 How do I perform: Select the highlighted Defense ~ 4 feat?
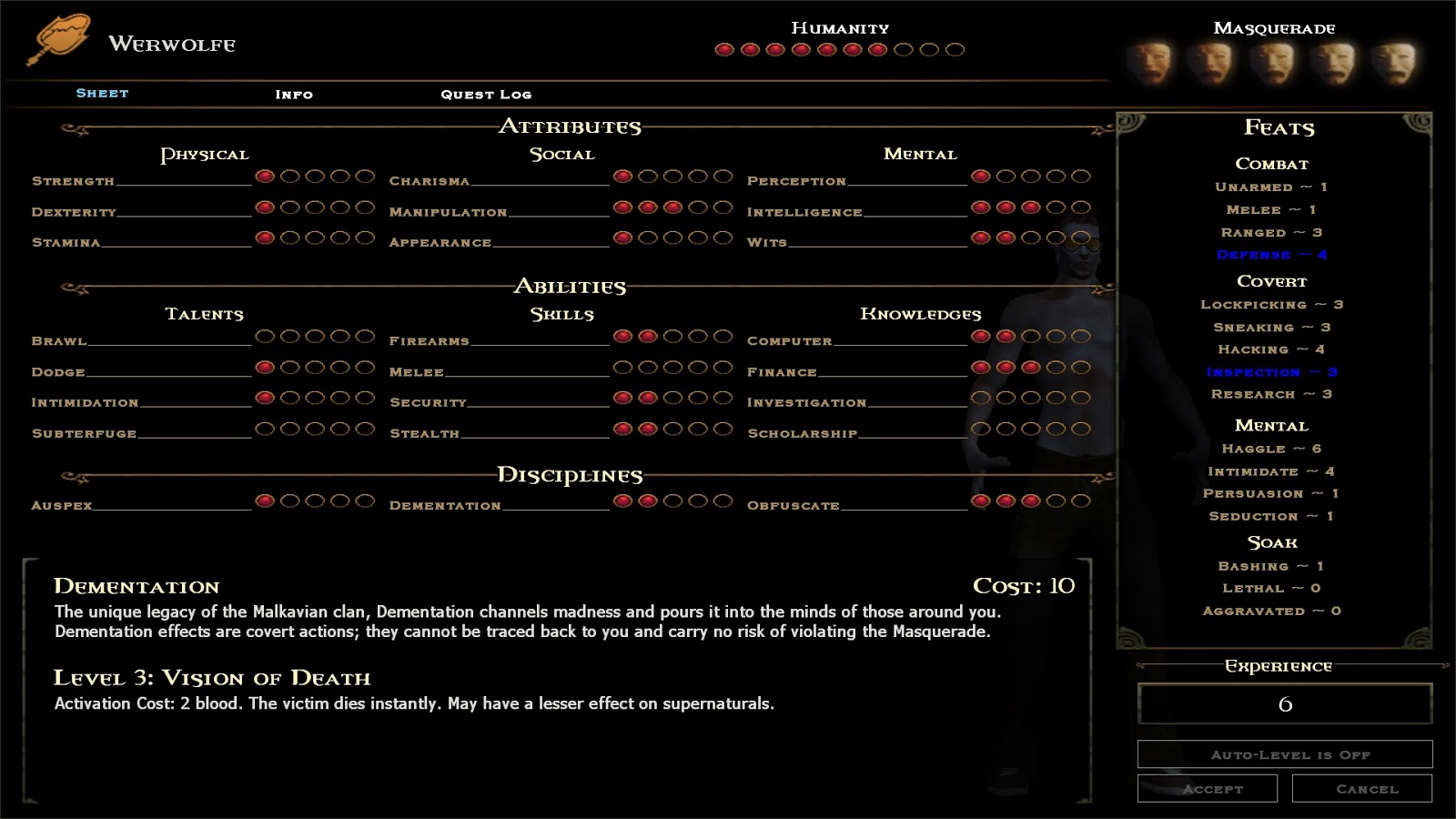pyautogui.click(x=1275, y=255)
